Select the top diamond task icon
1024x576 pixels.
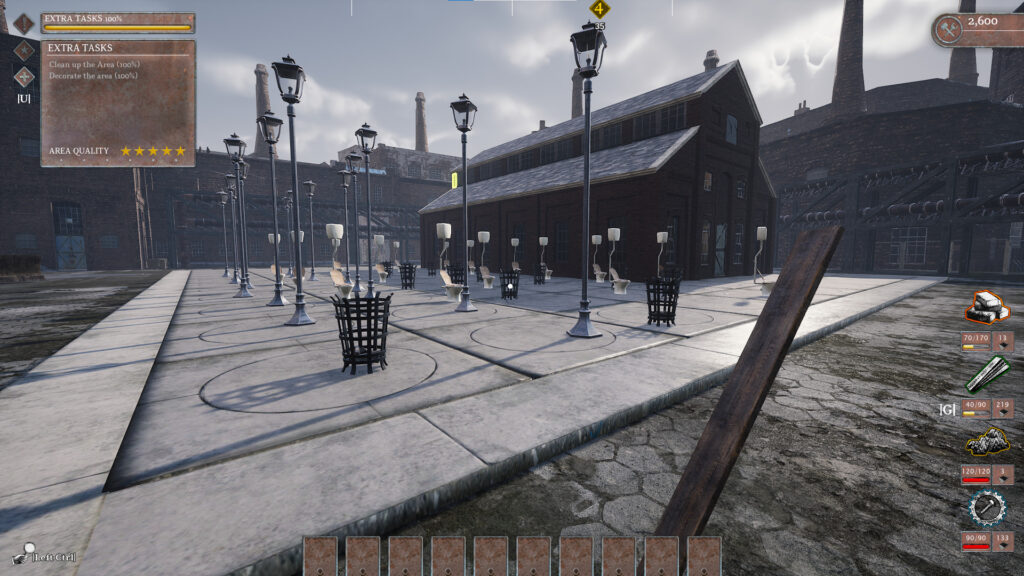pos(24,22)
